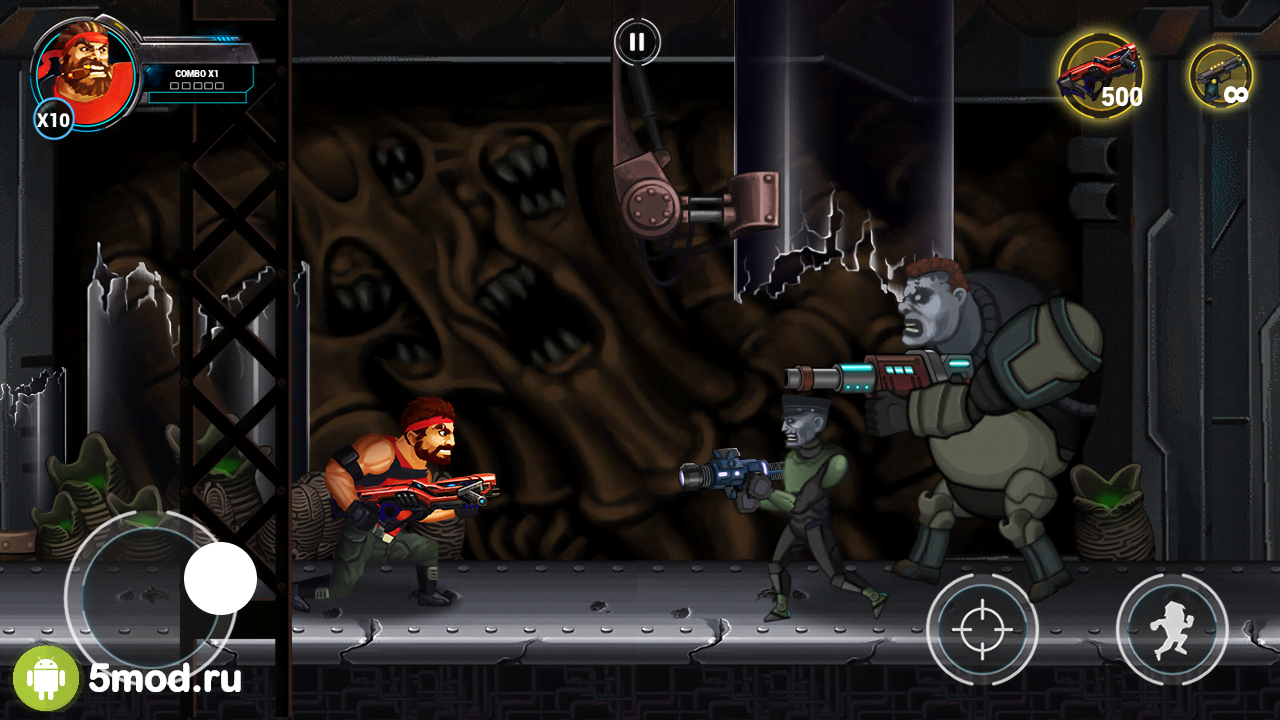
Task: Pause the game with the pause button
Action: (637, 42)
